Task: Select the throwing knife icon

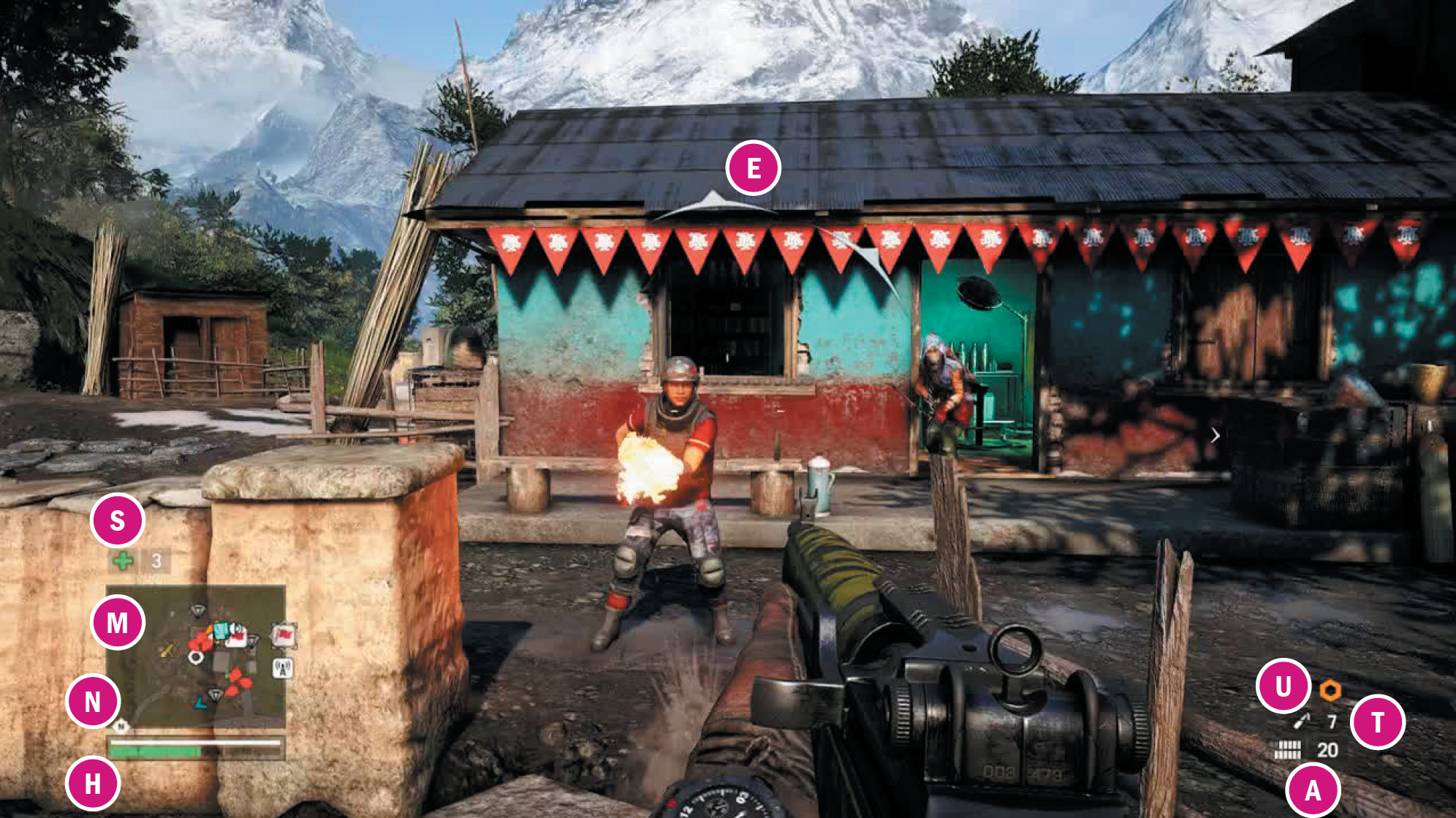Action: click(x=1302, y=722)
